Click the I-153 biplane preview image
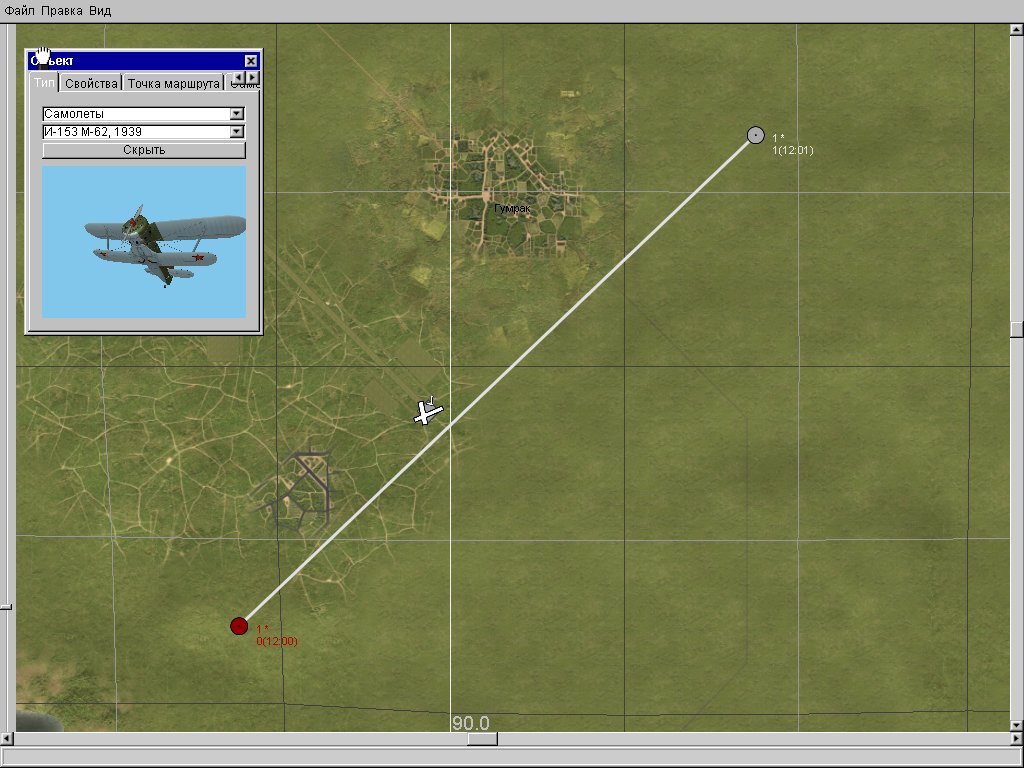1024x768 pixels. (x=144, y=242)
